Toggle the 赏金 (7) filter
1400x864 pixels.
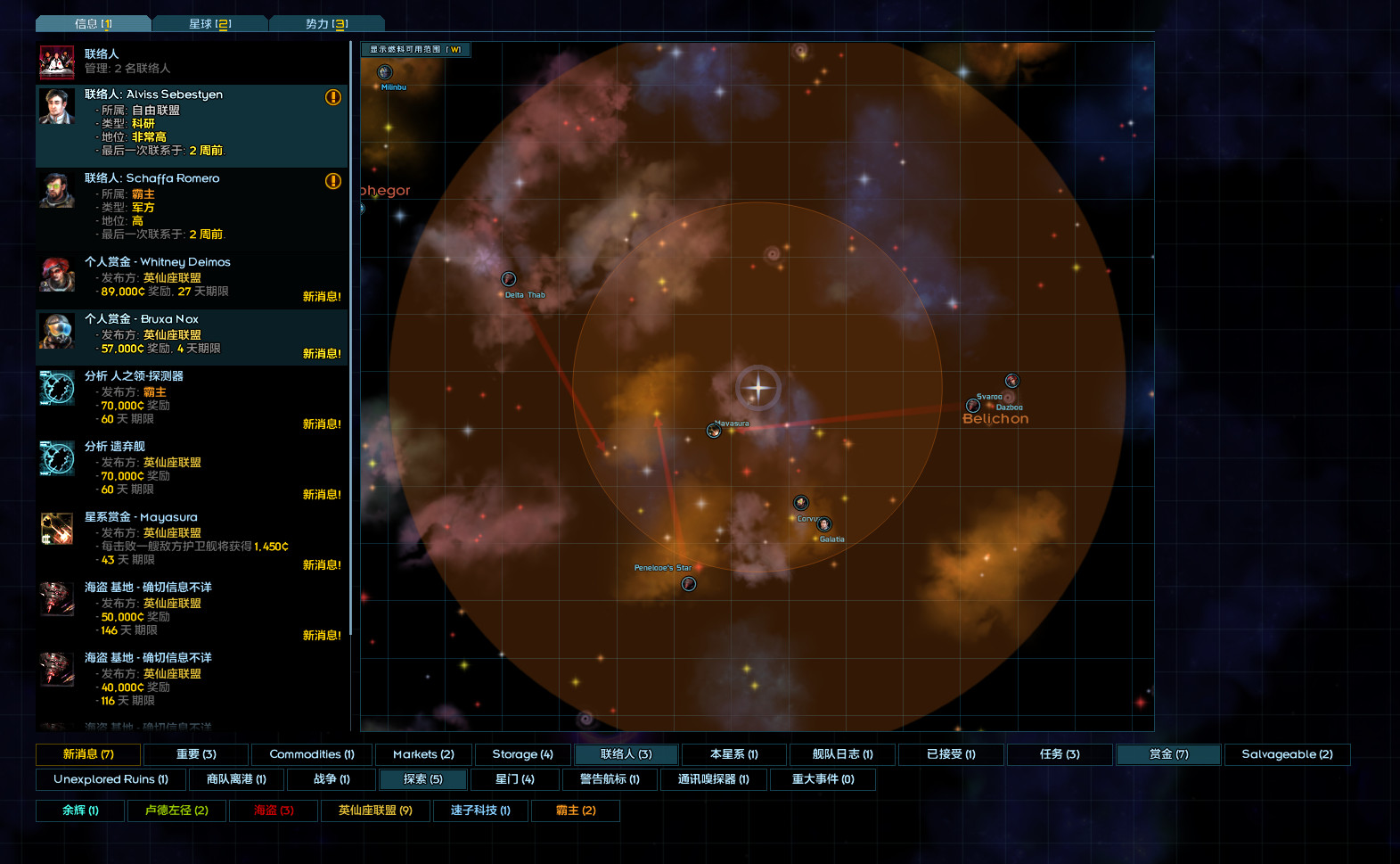point(1168,754)
